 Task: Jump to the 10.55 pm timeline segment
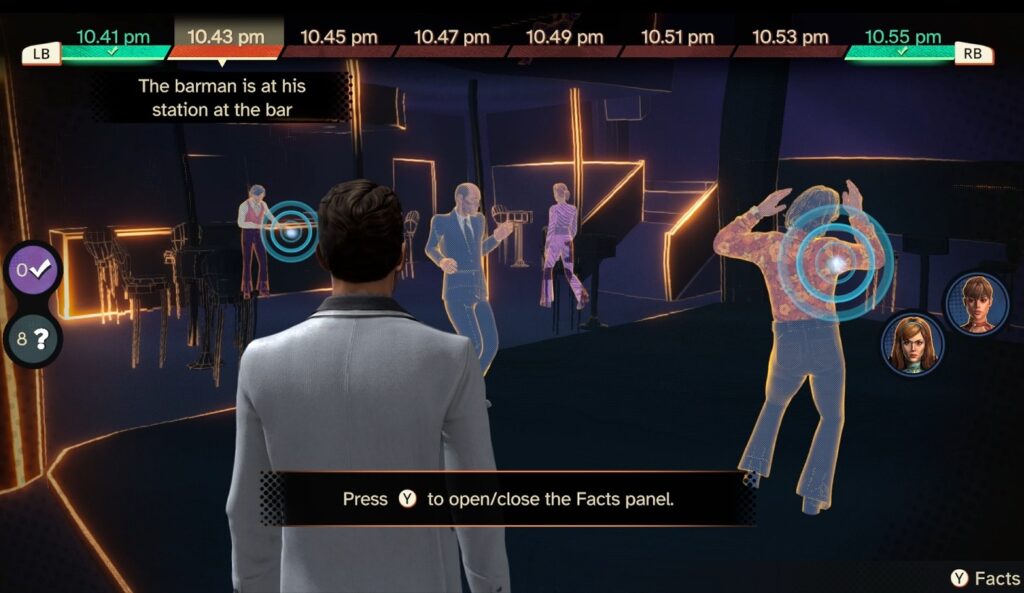(903, 39)
